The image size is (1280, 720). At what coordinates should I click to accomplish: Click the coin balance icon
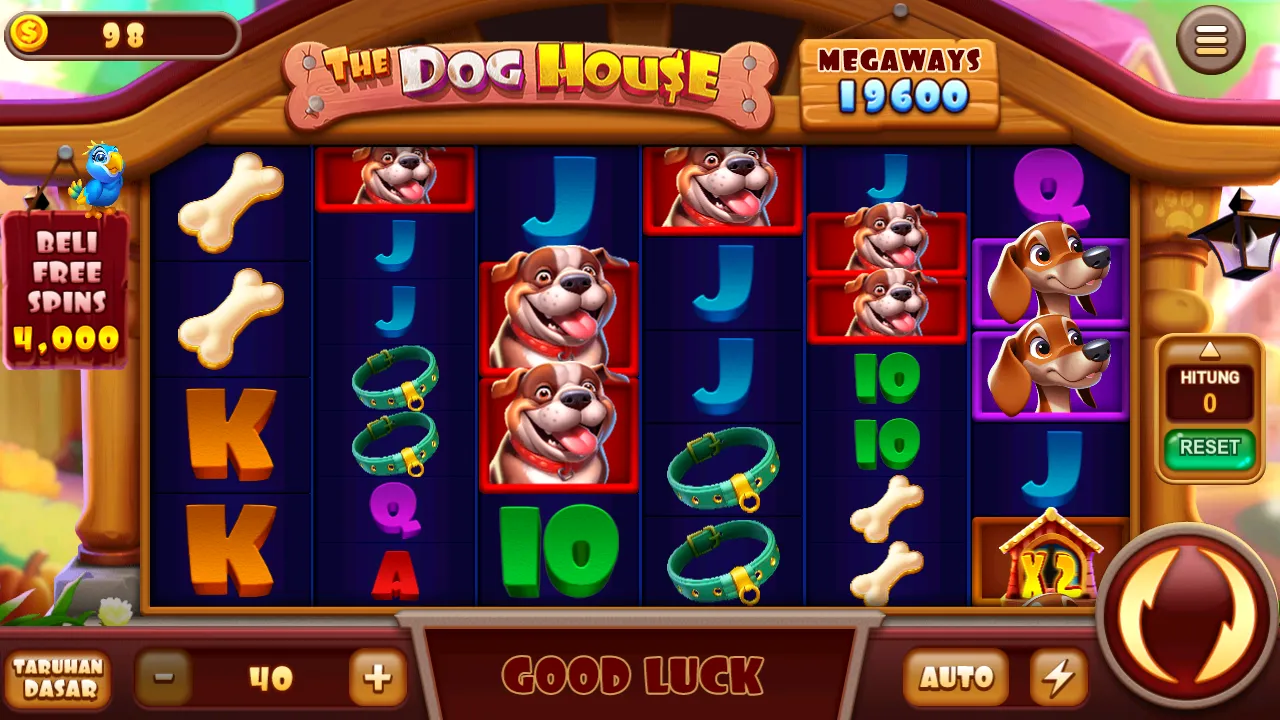coord(32,36)
